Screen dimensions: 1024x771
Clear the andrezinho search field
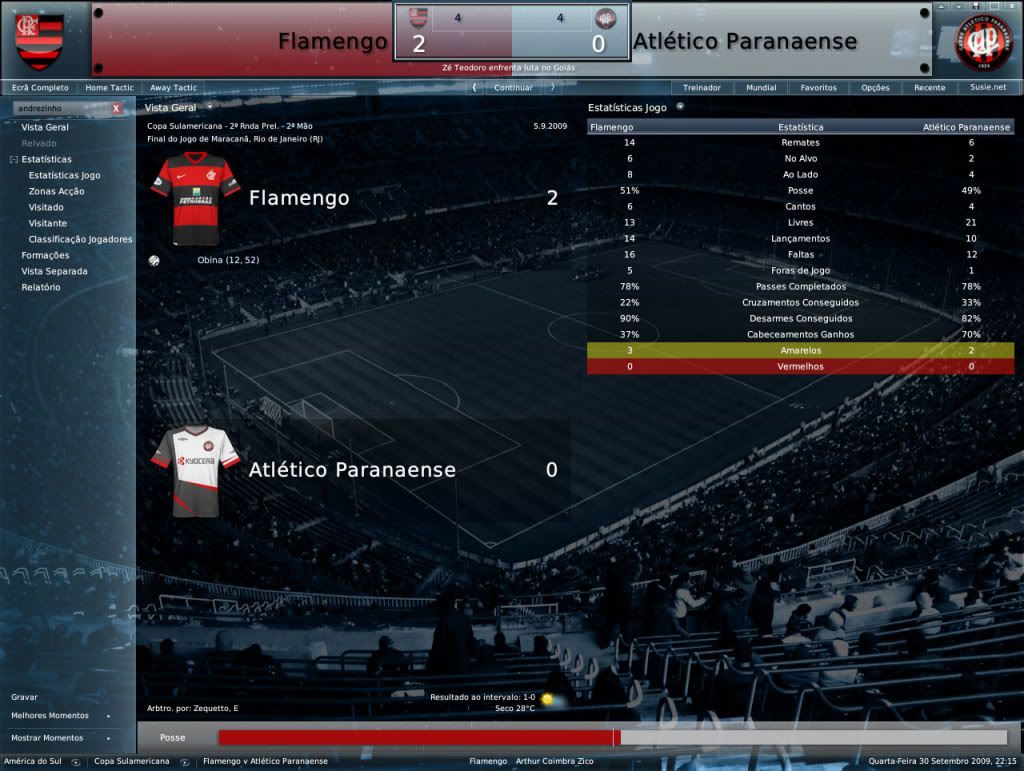pos(116,108)
